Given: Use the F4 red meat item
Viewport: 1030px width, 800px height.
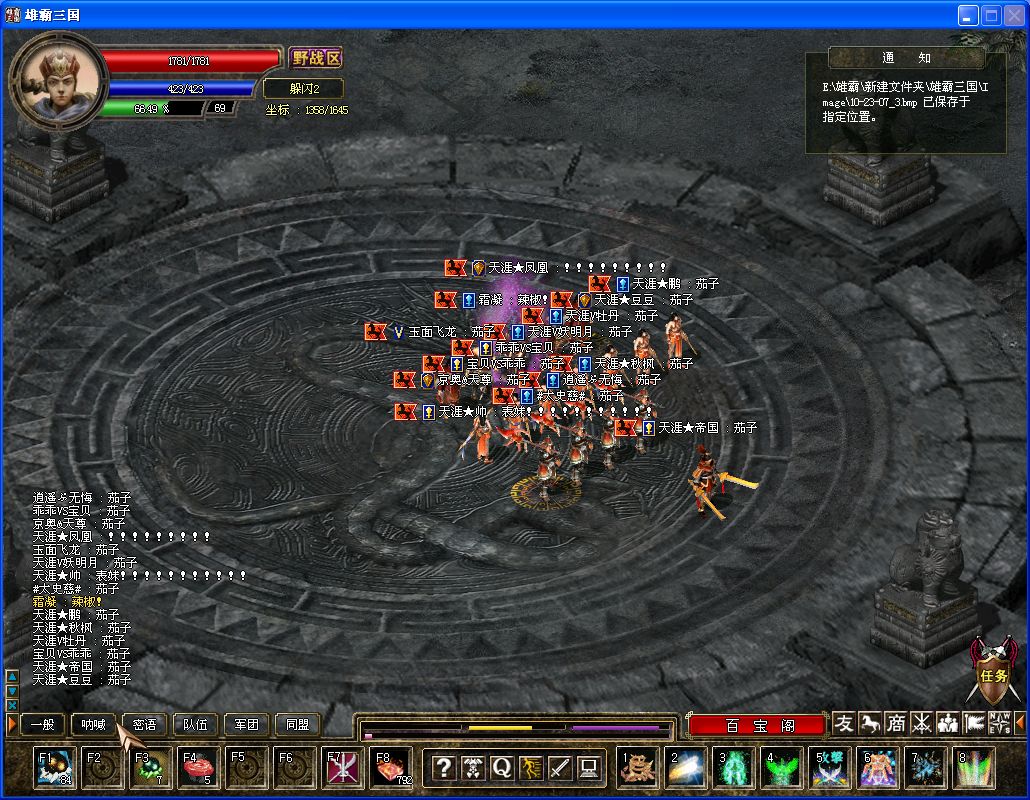Looking at the screenshot, I should click(x=197, y=768).
